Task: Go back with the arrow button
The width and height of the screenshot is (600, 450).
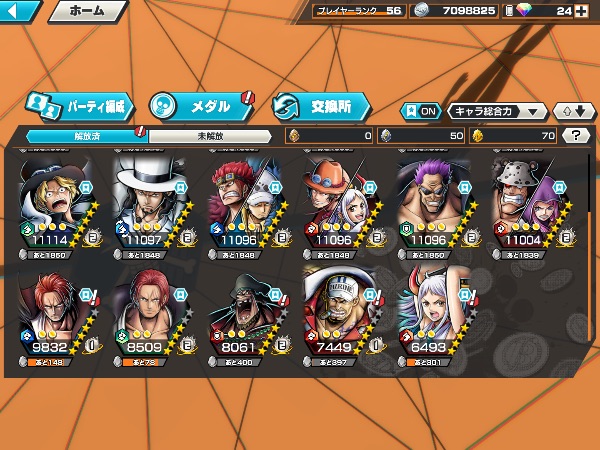Action: click(x=20, y=12)
